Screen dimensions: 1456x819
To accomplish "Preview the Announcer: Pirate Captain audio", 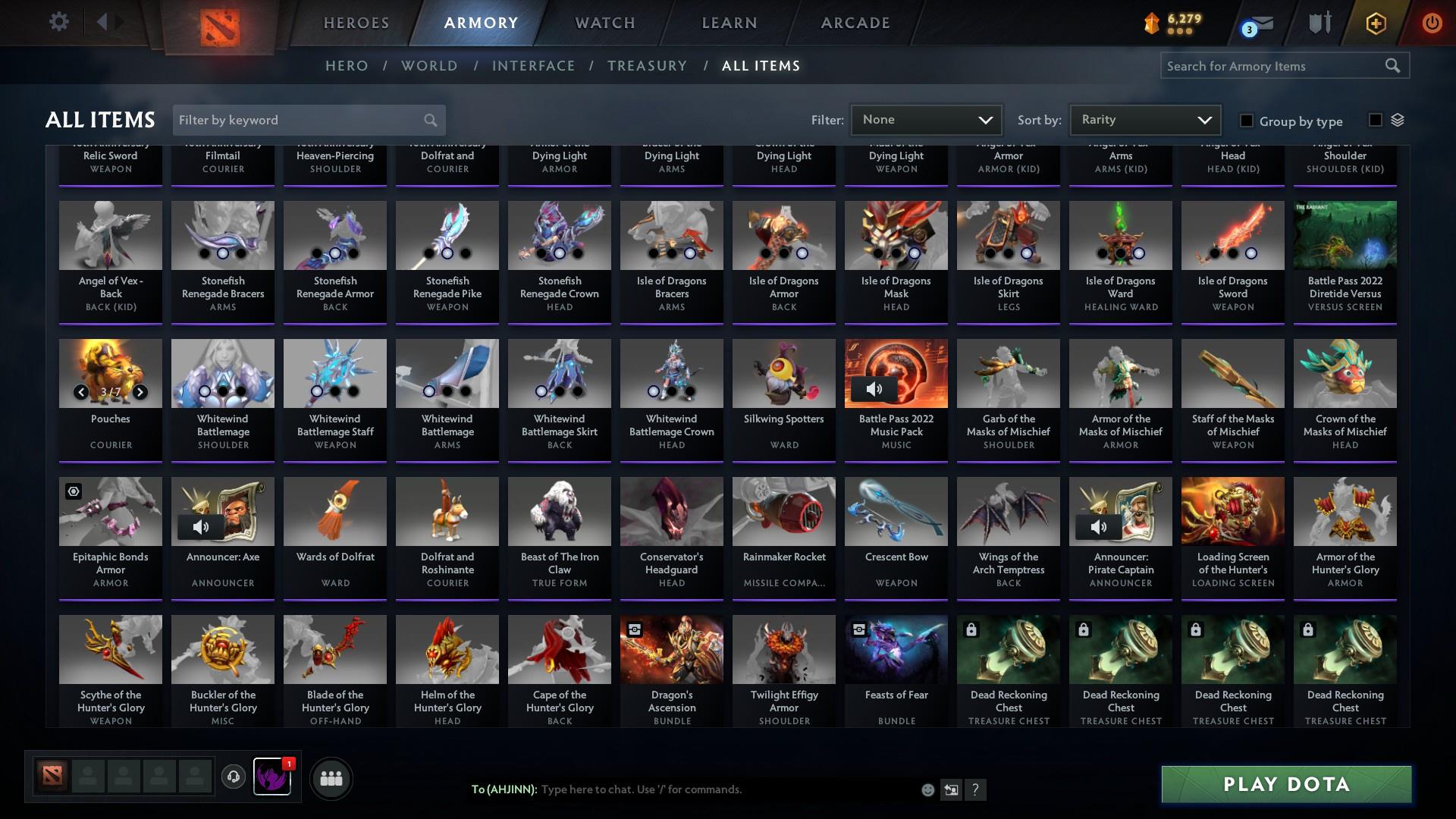I will [1099, 527].
